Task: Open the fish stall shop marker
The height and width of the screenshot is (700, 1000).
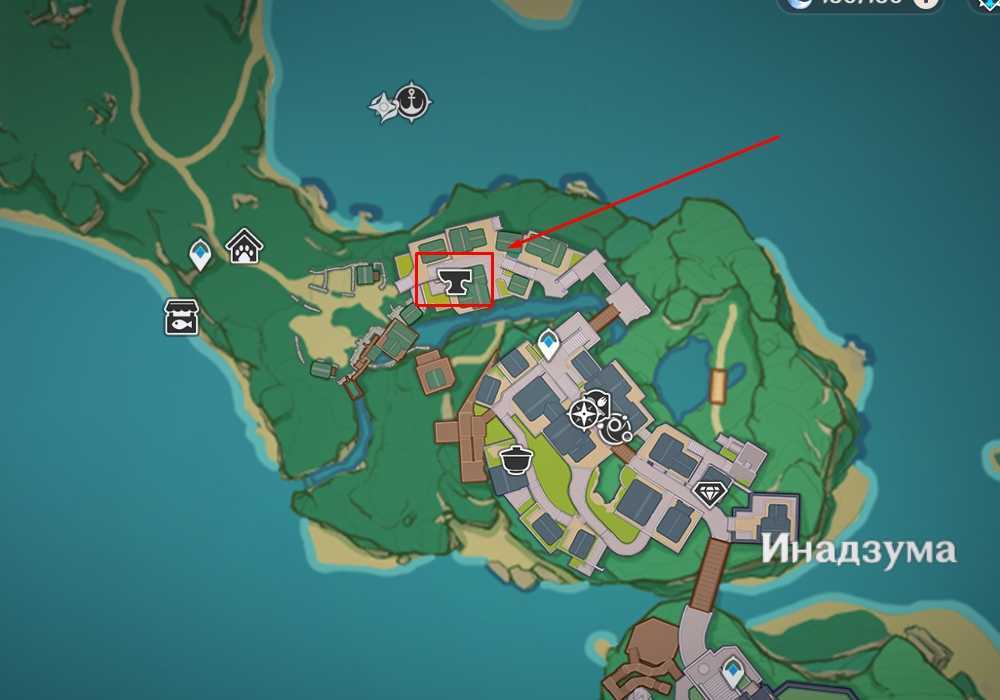Action: pyautogui.click(x=182, y=316)
